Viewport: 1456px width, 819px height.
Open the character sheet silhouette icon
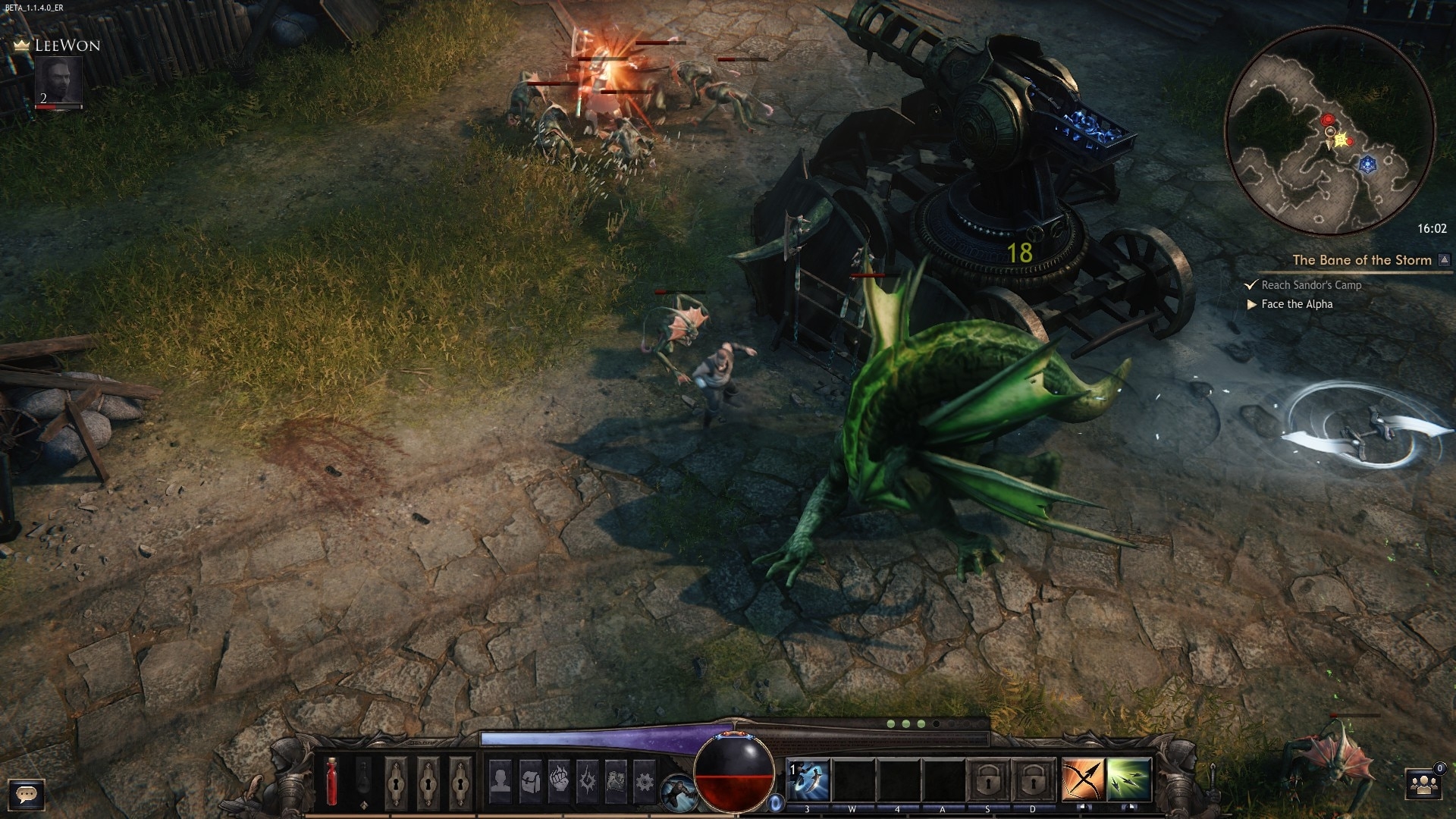[500, 779]
